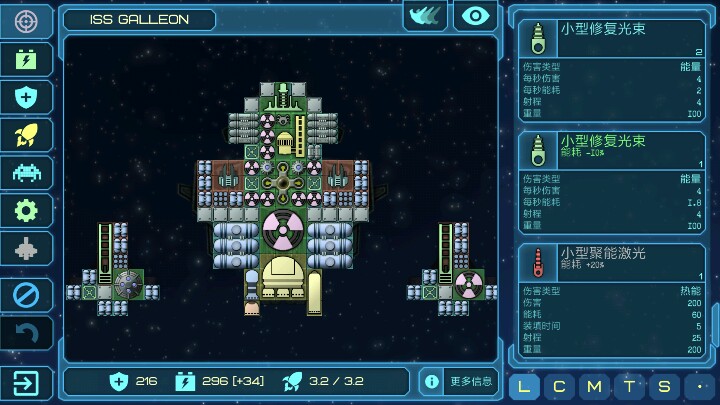
Task: Open the green gear modules category
Action: point(26,210)
